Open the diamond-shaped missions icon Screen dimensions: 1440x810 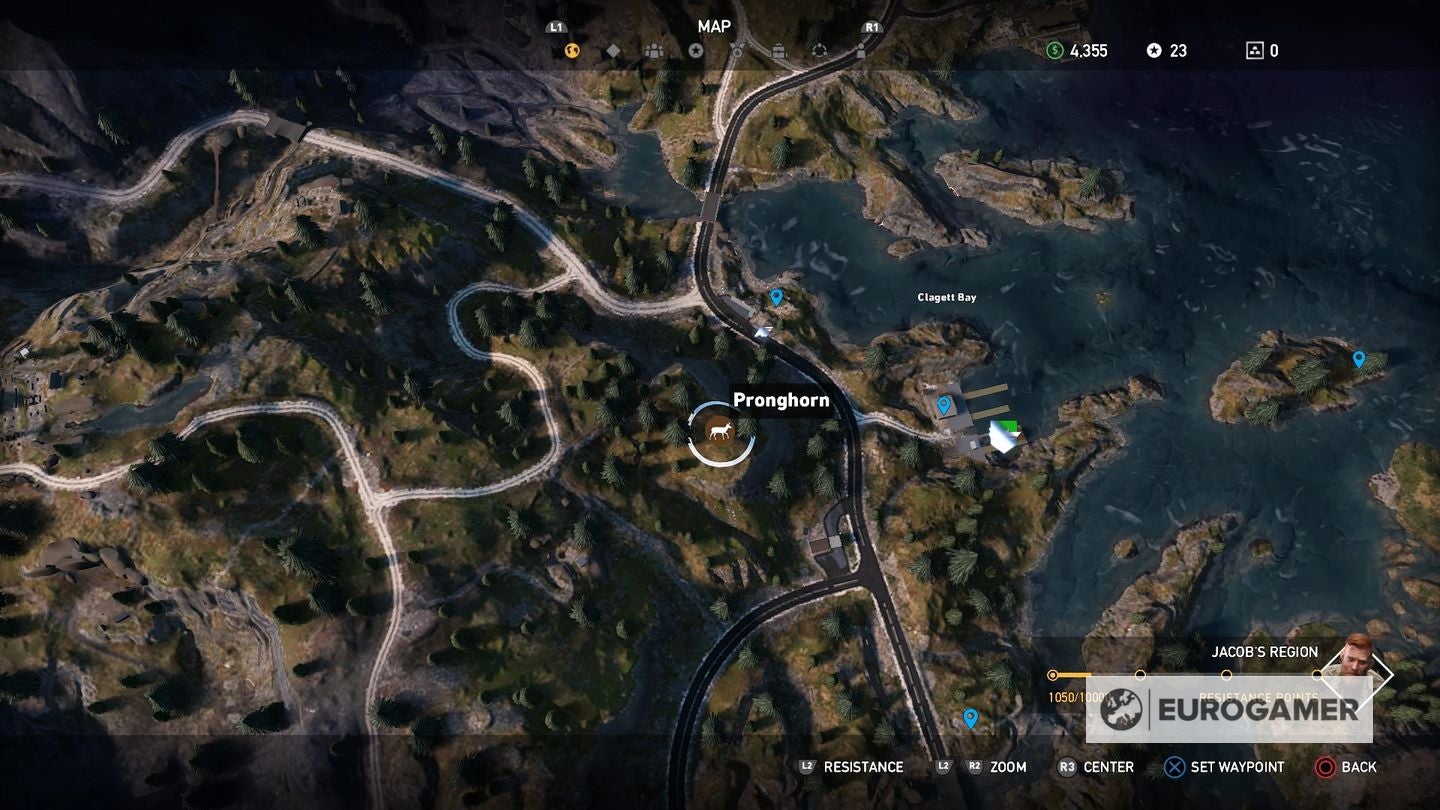coord(613,50)
